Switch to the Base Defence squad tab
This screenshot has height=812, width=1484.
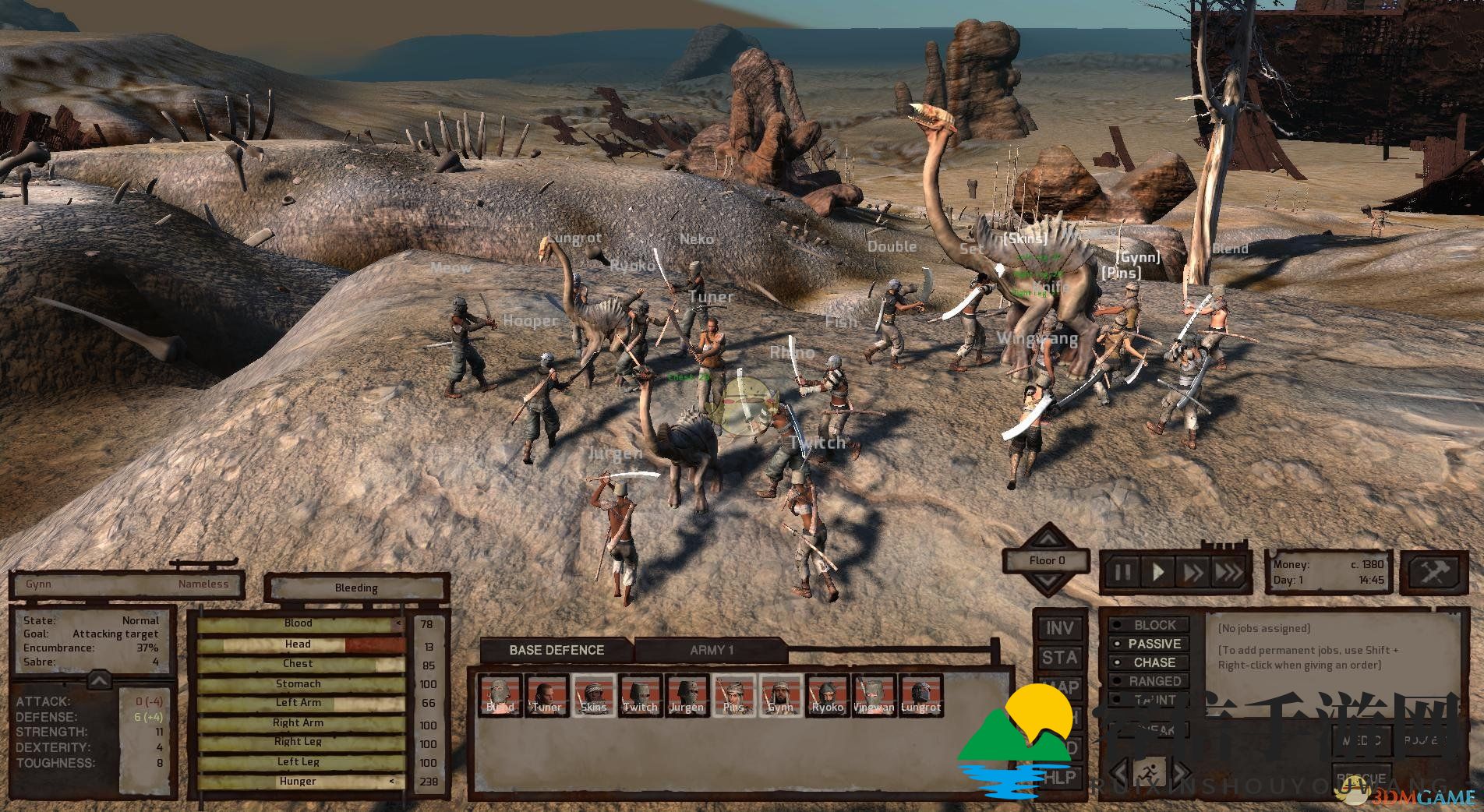[x=556, y=650]
